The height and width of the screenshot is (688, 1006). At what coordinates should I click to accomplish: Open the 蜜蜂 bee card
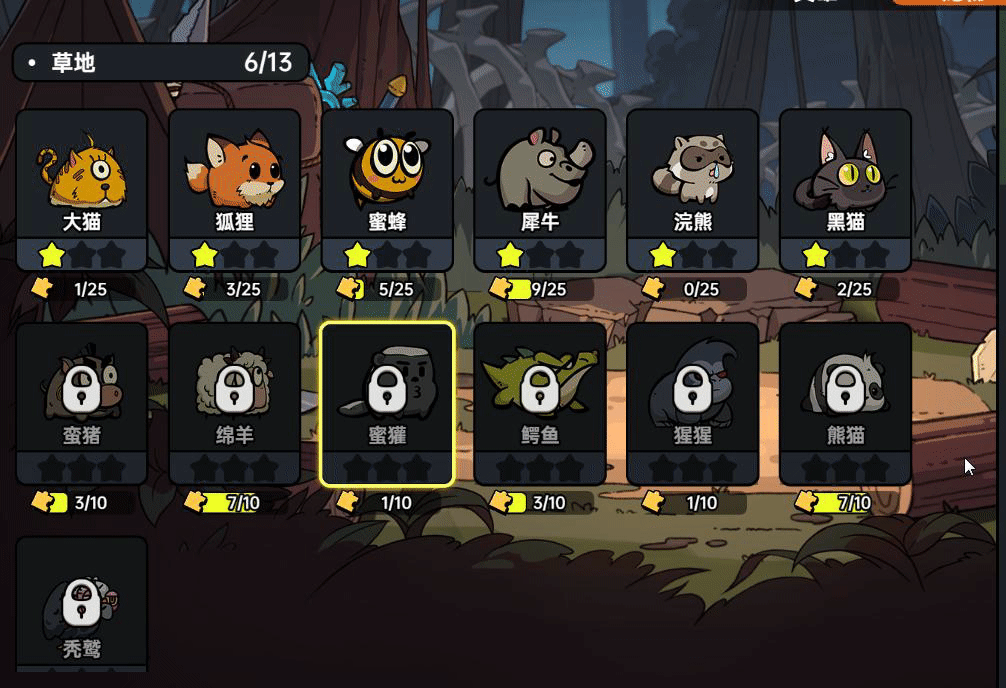pos(387,189)
